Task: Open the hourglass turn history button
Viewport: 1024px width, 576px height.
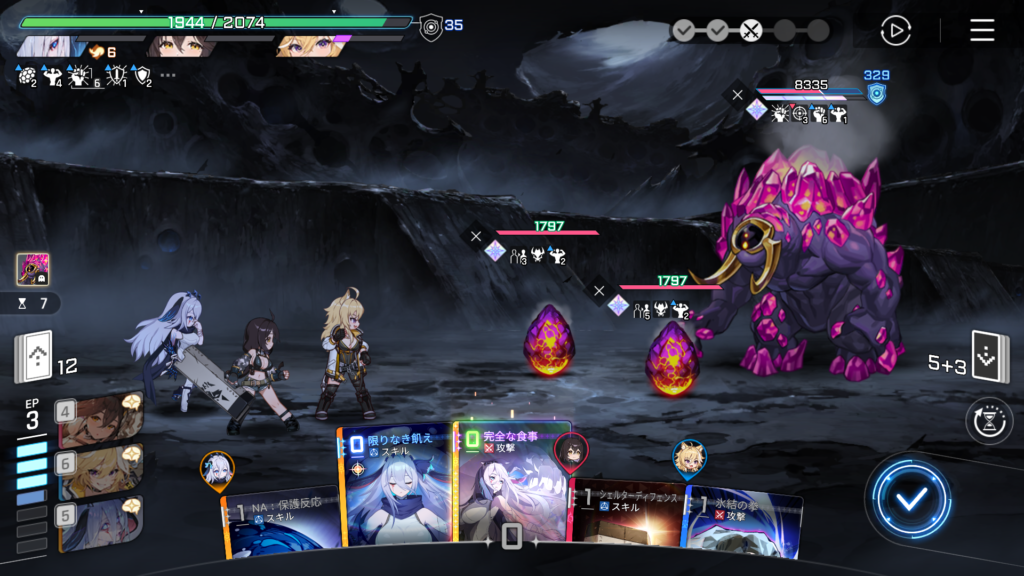Action: [989, 421]
